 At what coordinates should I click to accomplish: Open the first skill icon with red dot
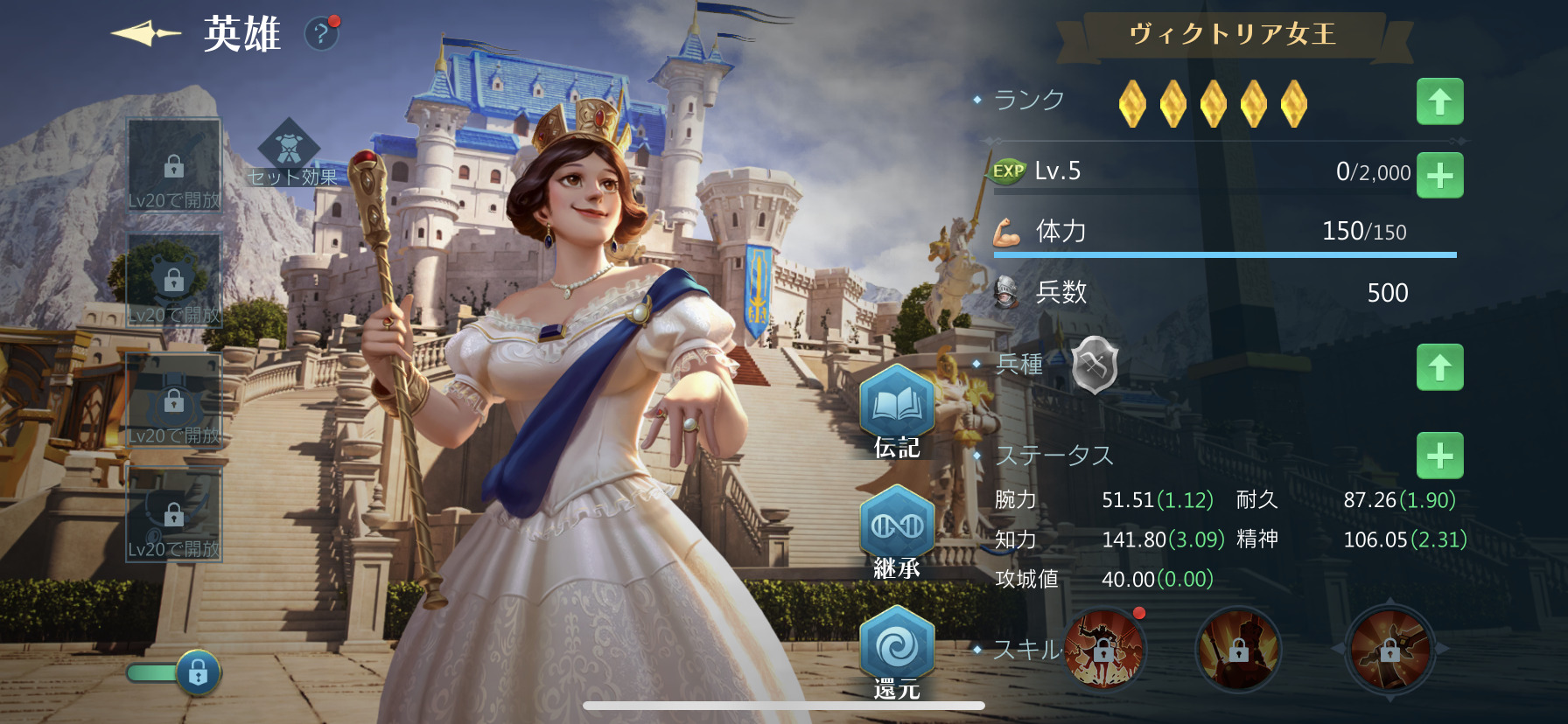(x=1104, y=650)
